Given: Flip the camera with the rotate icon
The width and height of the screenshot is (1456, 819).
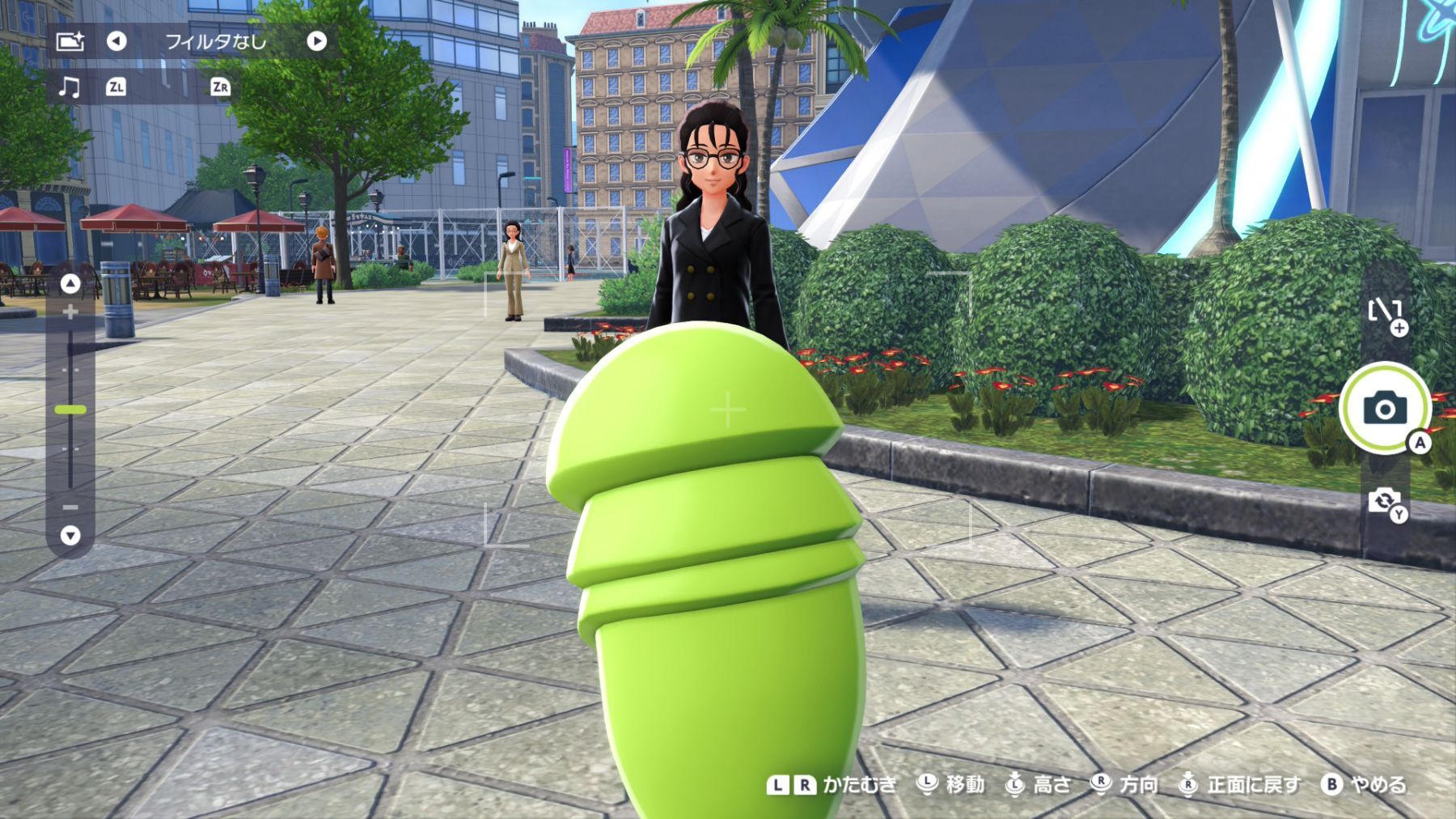Looking at the screenshot, I should tap(1384, 501).
